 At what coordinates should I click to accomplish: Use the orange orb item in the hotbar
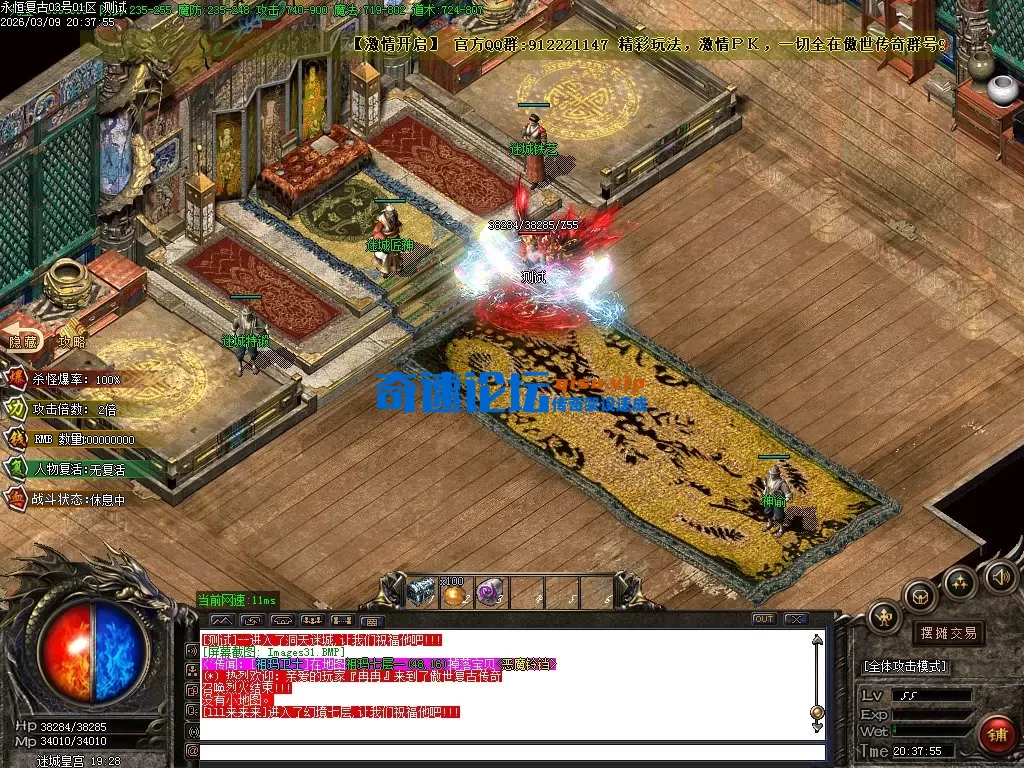pyautogui.click(x=456, y=594)
